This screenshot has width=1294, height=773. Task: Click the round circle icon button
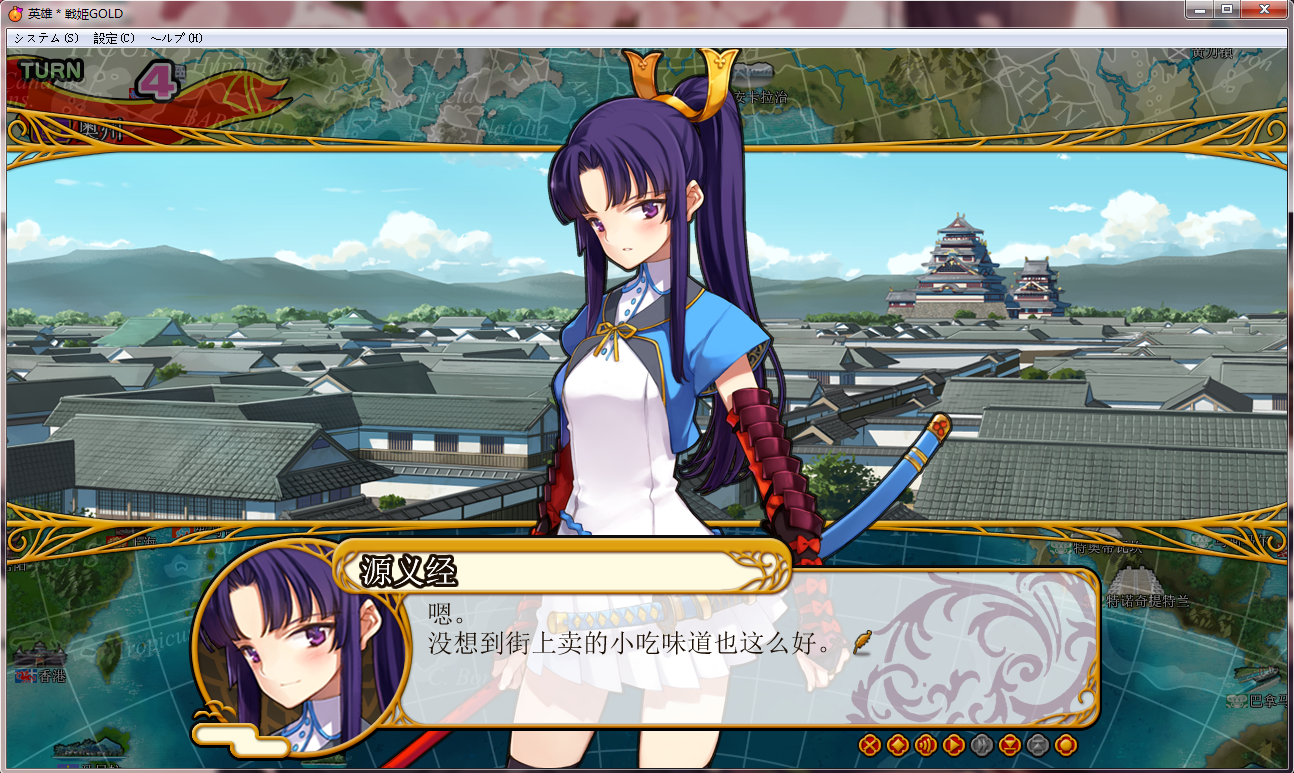pos(1066,745)
